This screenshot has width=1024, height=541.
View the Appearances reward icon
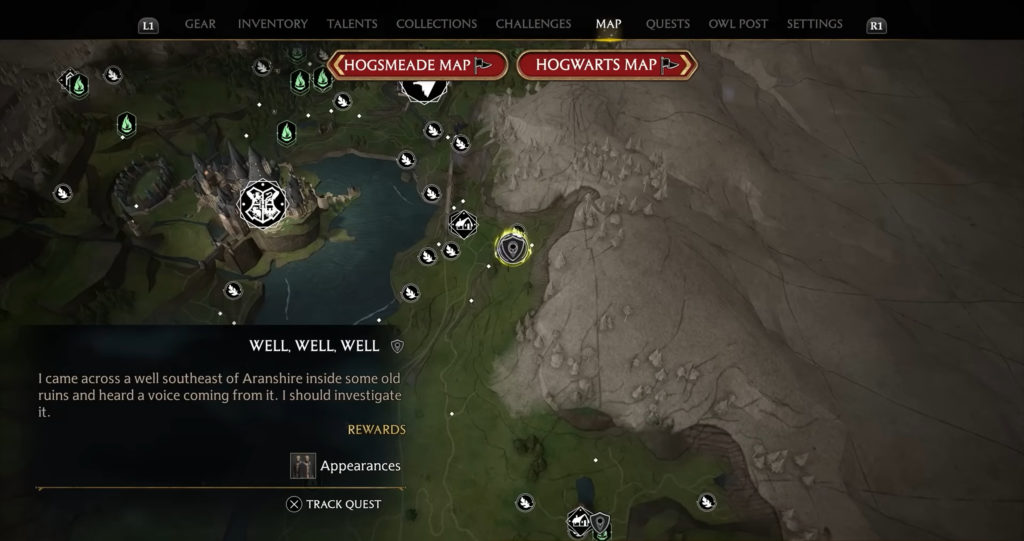click(303, 466)
